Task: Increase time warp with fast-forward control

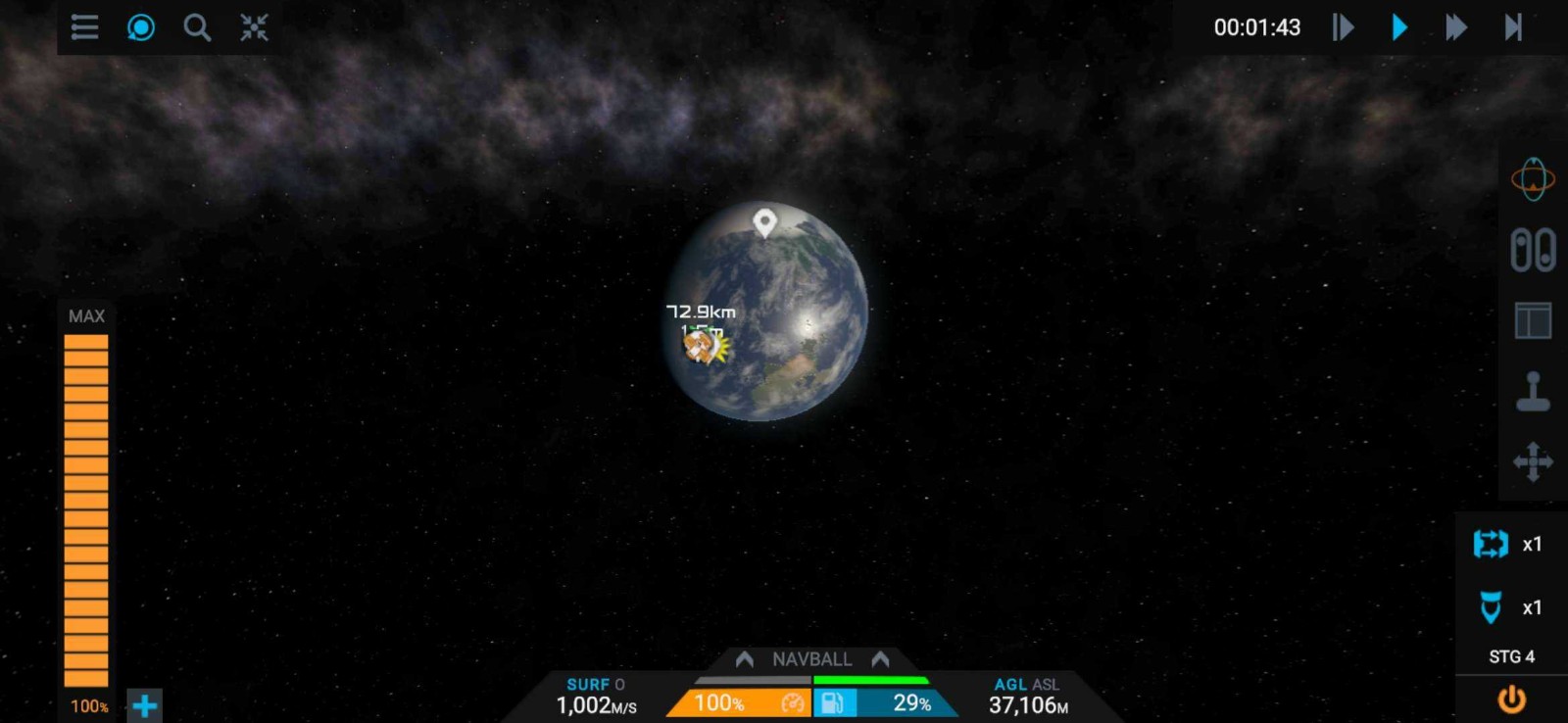Action: (x=1457, y=27)
